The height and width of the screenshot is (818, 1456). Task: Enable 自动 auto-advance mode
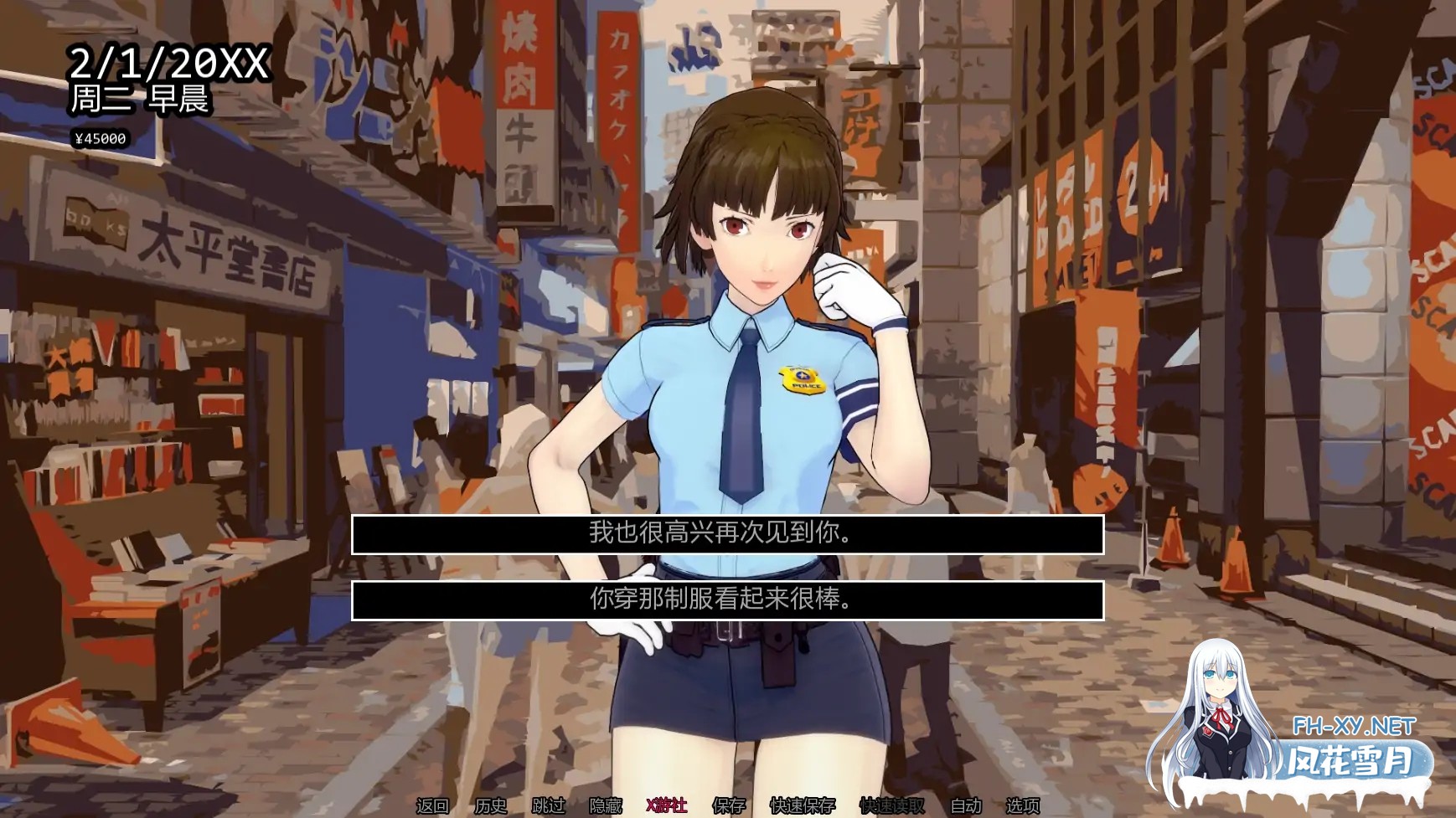964,805
